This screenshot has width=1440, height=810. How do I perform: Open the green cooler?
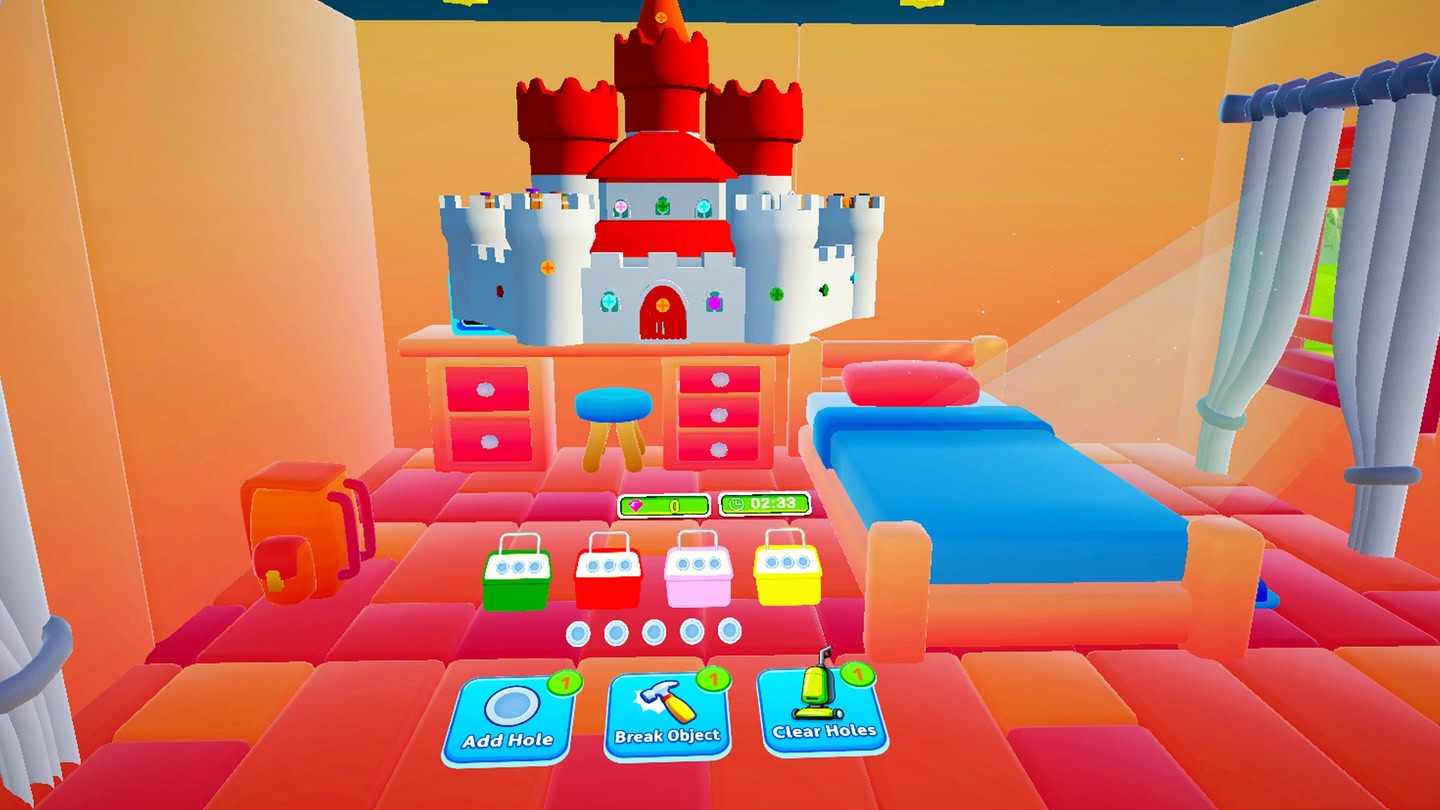(x=518, y=575)
